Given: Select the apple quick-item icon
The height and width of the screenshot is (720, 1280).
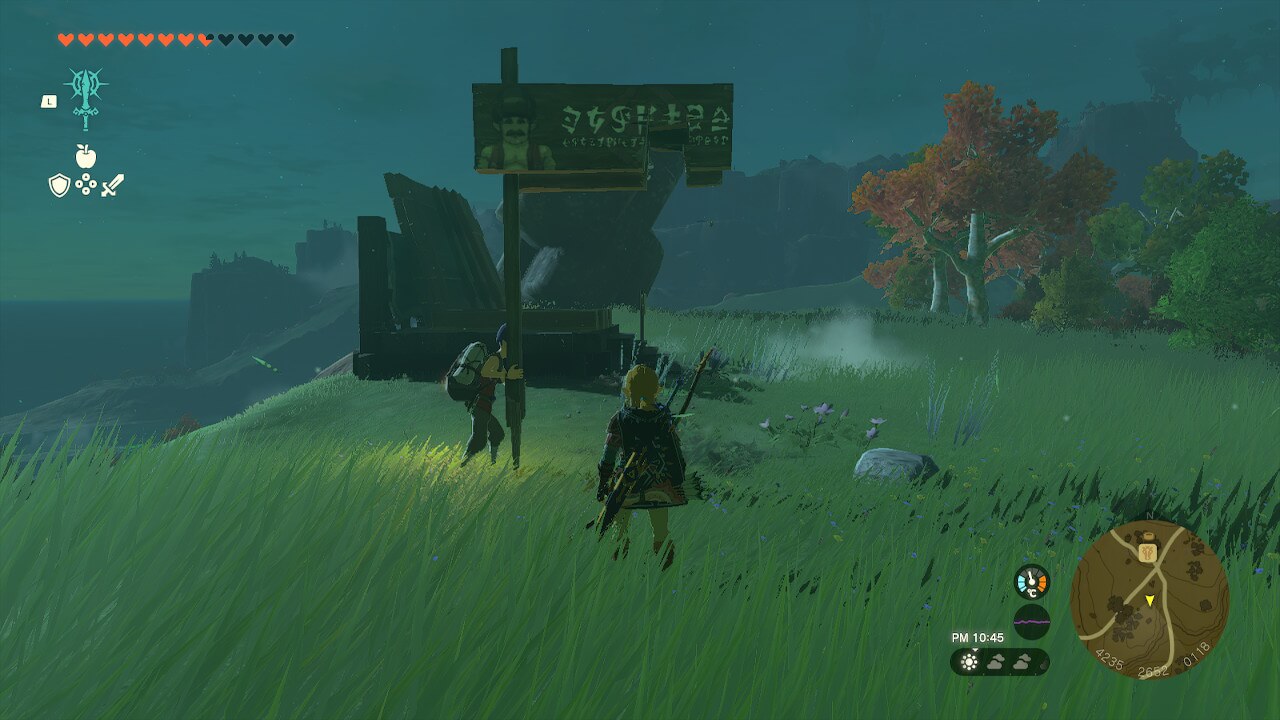Looking at the screenshot, I should [86, 157].
